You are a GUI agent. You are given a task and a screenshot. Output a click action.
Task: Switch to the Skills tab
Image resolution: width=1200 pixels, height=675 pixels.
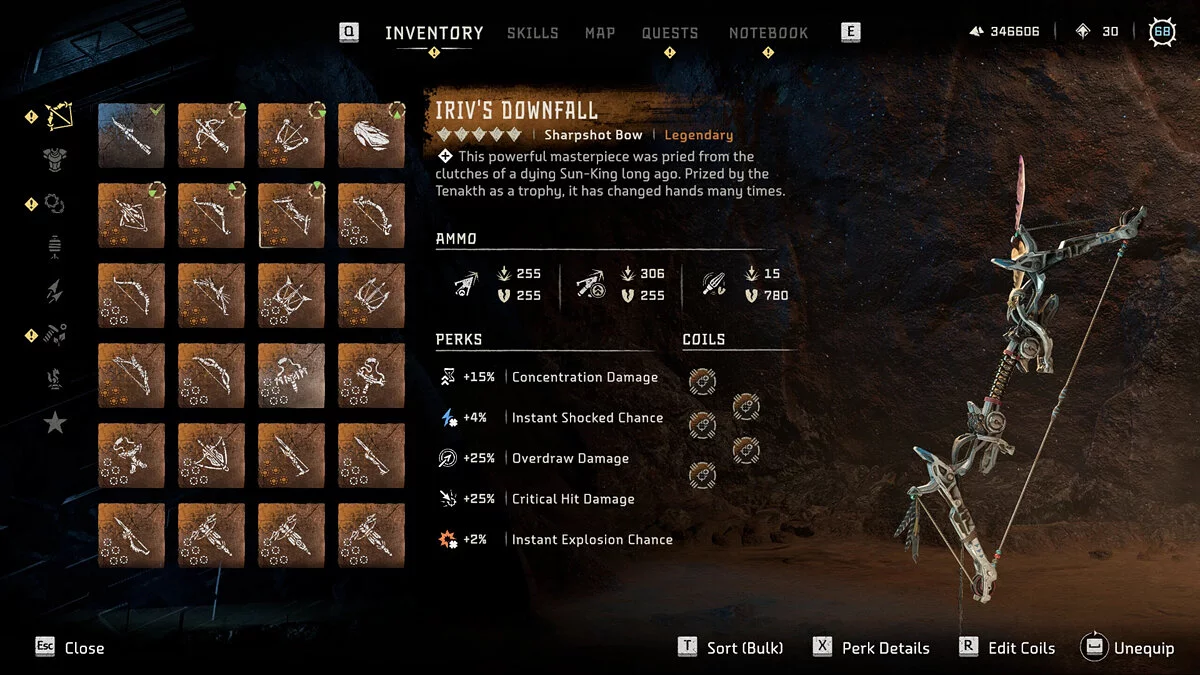pyautogui.click(x=532, y=33)
